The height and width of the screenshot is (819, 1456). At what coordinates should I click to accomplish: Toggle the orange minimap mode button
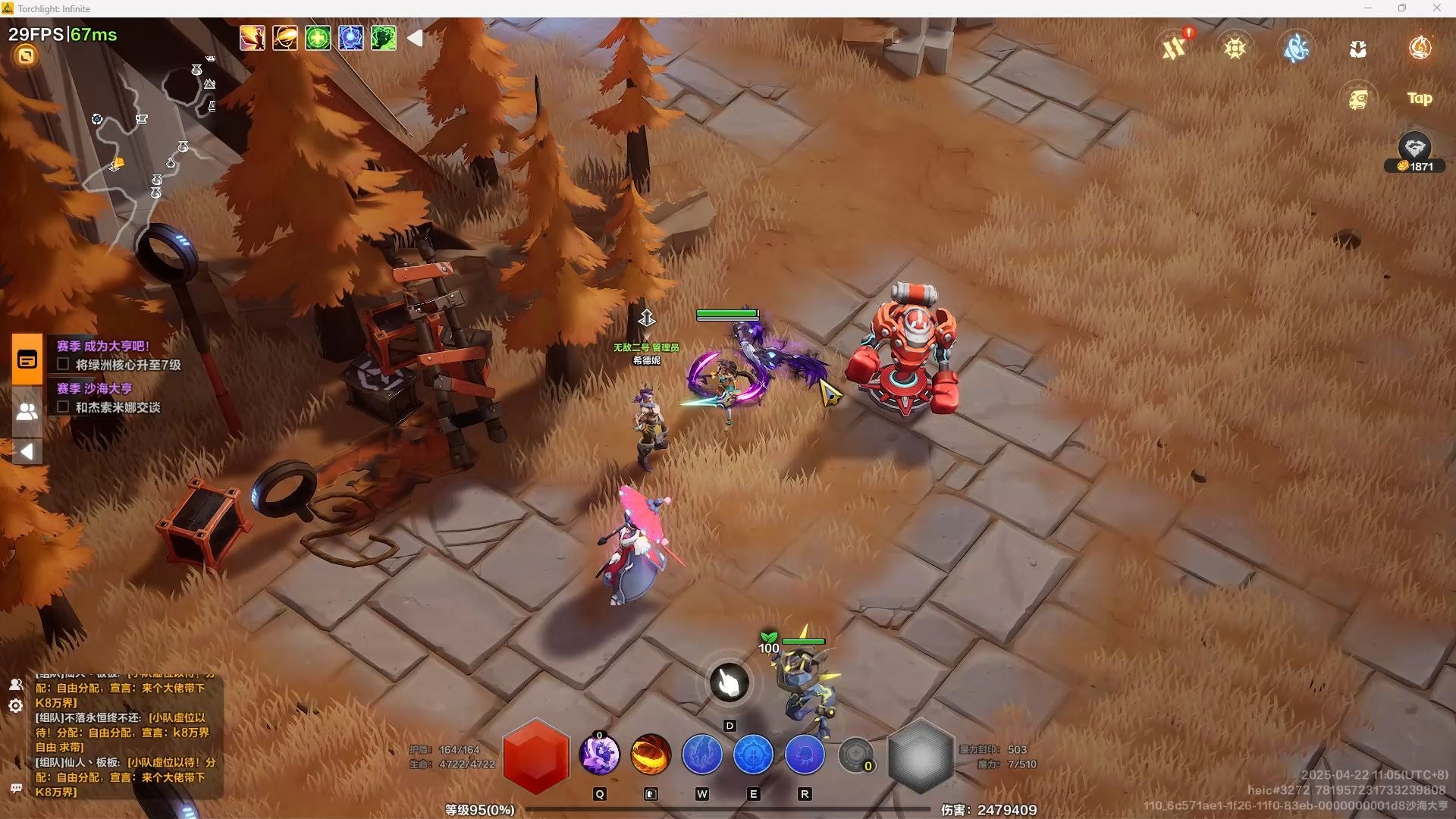(x=26, y=55)
